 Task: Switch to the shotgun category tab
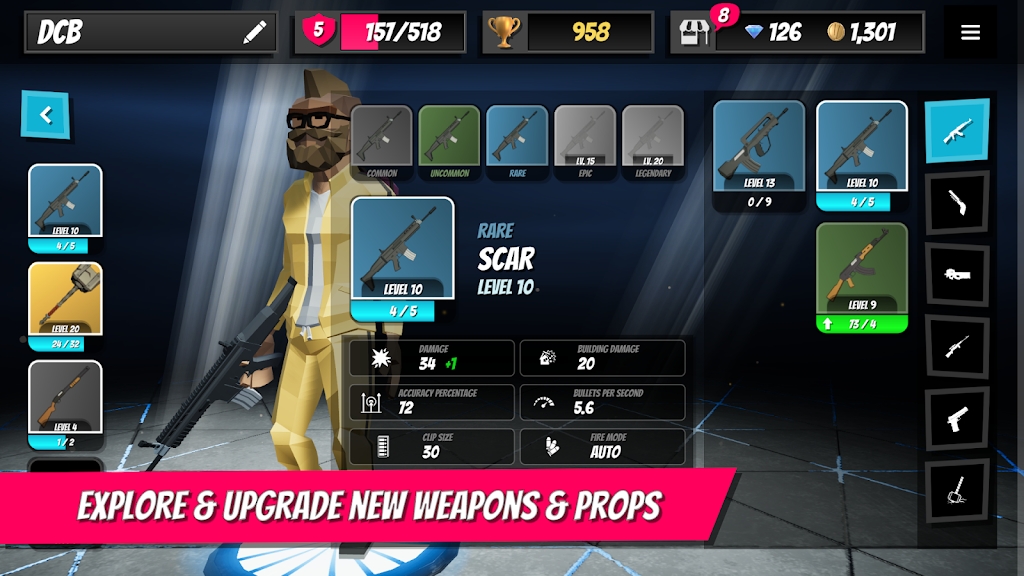[x=957, y=203]
